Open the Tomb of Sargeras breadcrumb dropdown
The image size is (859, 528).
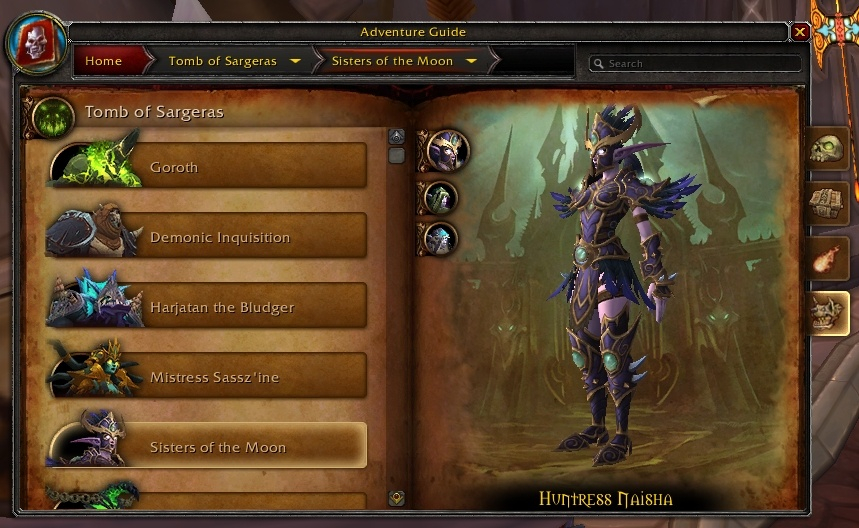click(x=295, y=61)
